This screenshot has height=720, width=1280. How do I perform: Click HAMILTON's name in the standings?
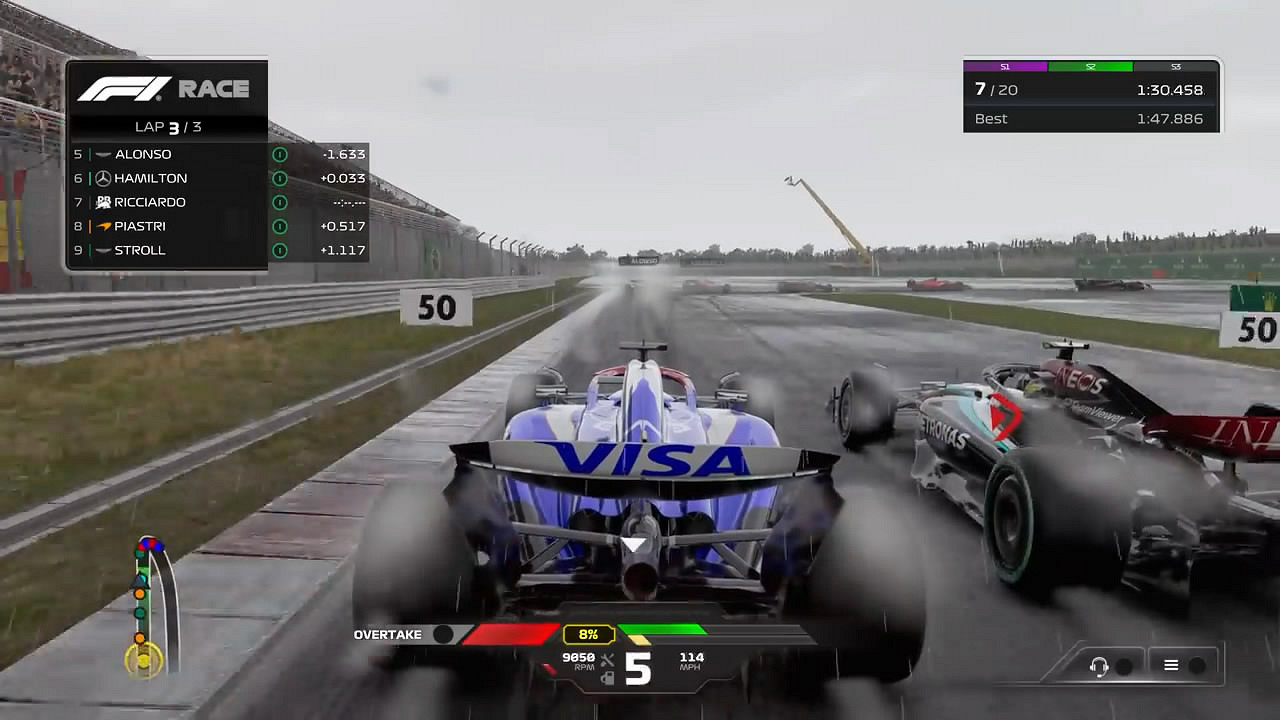pos(153,178)
